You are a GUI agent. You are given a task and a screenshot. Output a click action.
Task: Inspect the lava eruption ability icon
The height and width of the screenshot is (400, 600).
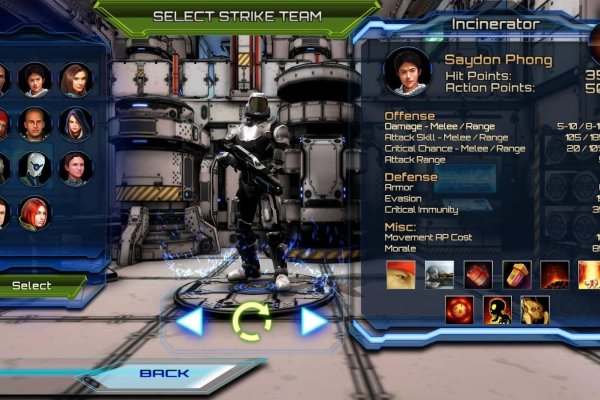click(x=554, y=273)
